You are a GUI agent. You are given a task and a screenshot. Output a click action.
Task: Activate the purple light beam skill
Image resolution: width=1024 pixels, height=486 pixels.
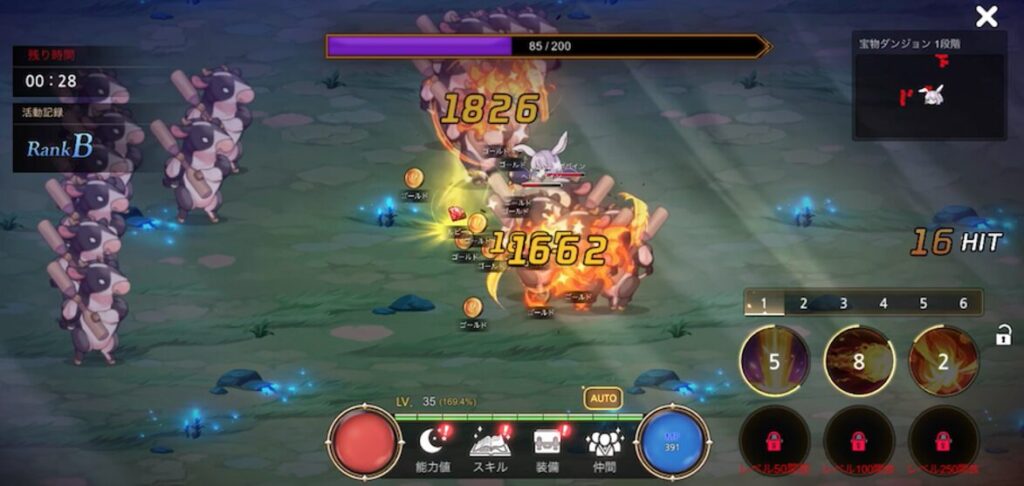[x=773, y=360]
